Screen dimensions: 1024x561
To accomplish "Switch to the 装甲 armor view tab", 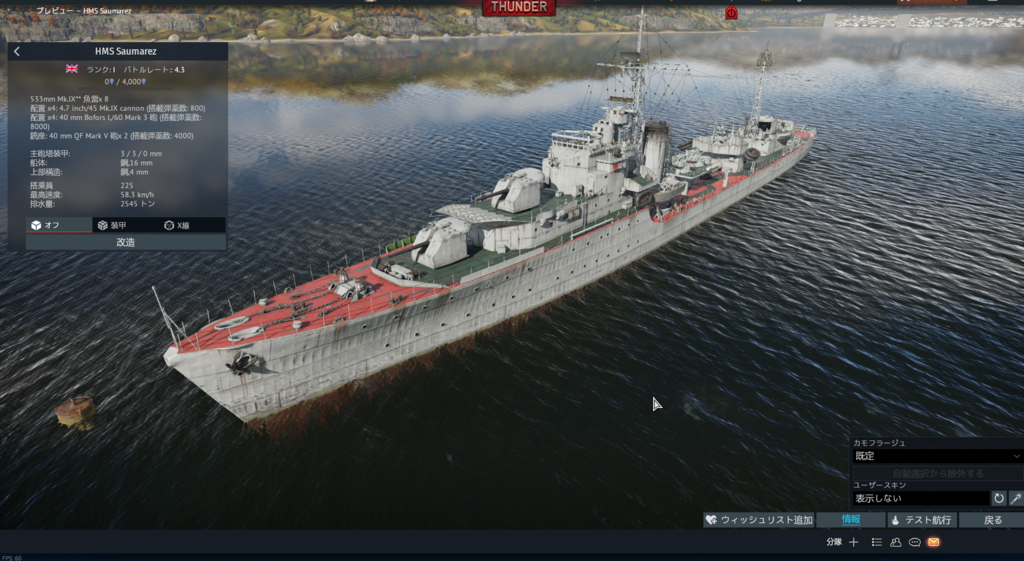I will tap(125, 225).
